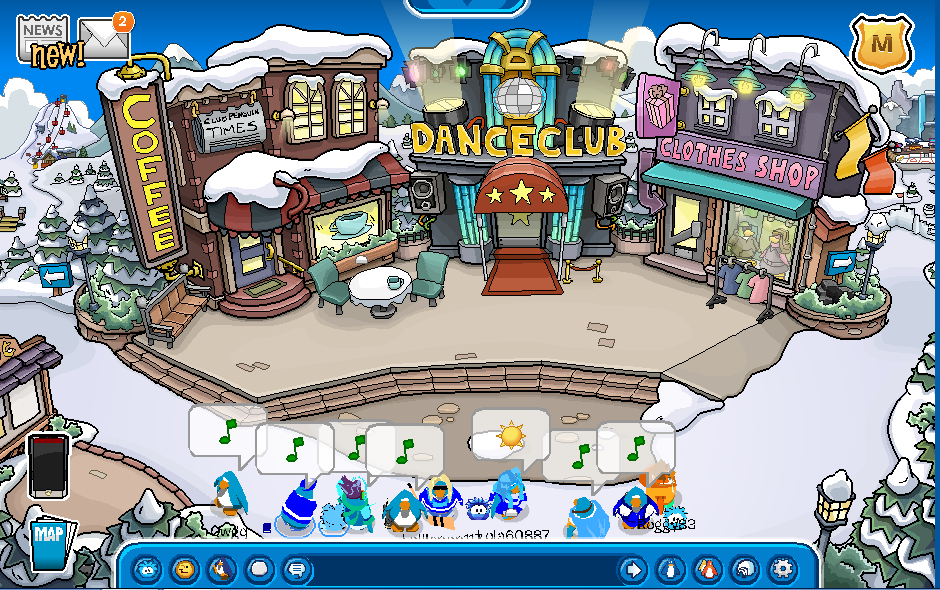
Task: Go to your igloo
Action: click(x=743, y=570)
